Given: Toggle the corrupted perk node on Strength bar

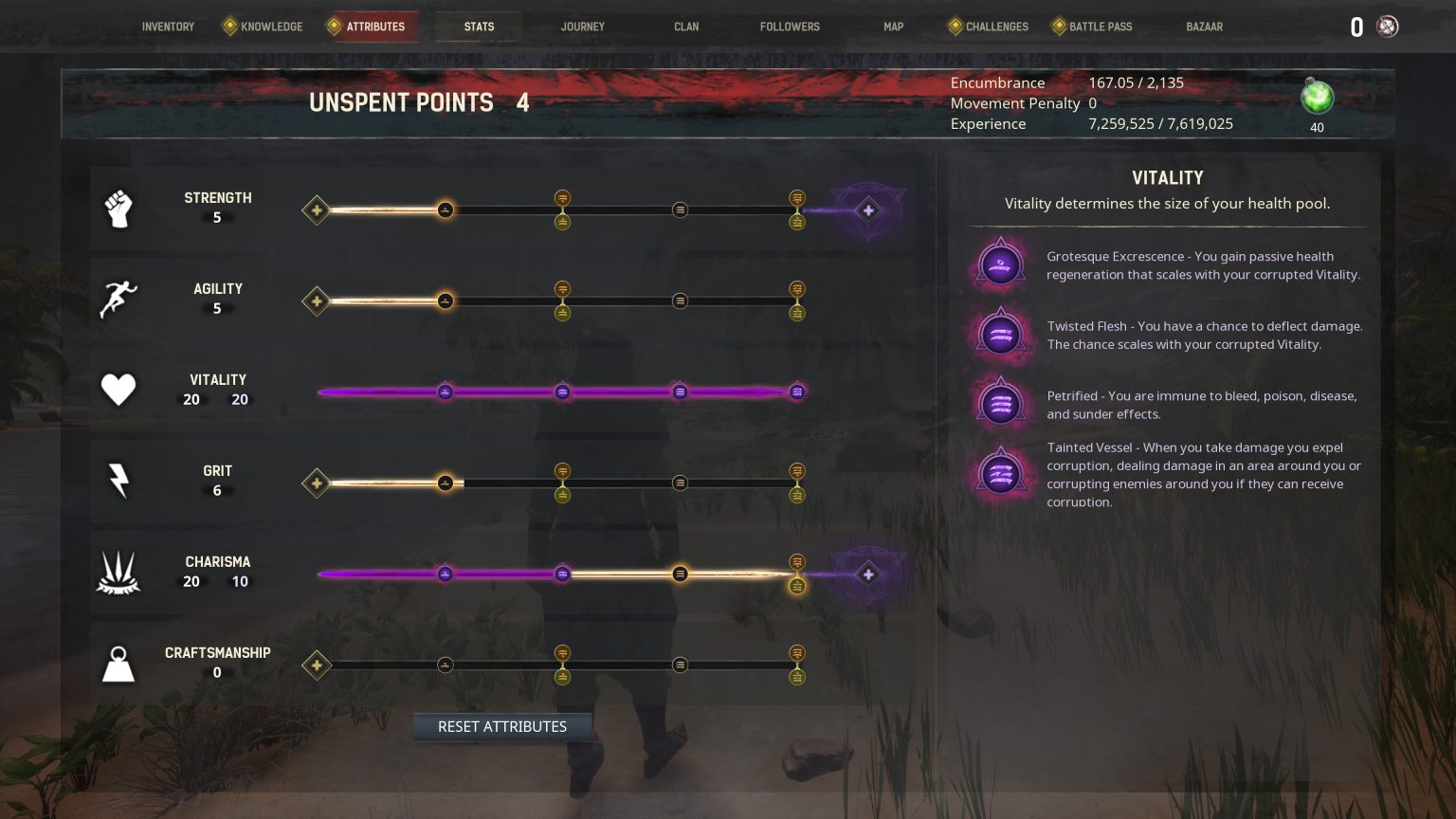Looking at the screenshot, I should 868,210.
